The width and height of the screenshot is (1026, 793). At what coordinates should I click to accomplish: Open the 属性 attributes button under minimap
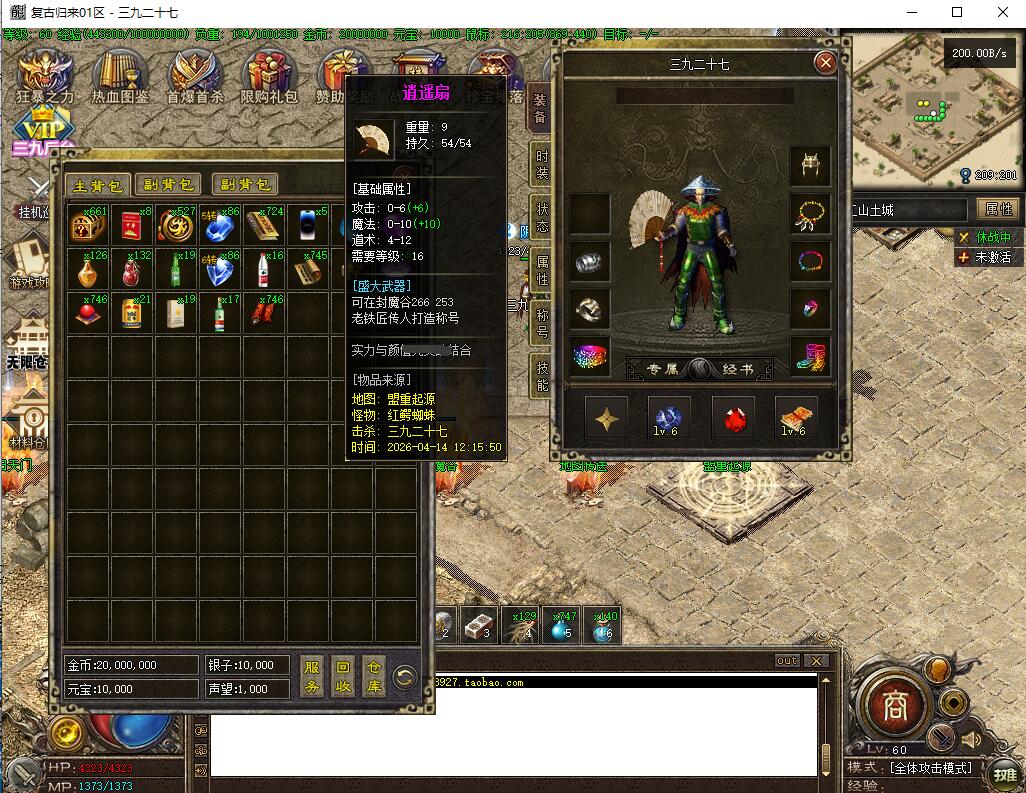(998, 209)
